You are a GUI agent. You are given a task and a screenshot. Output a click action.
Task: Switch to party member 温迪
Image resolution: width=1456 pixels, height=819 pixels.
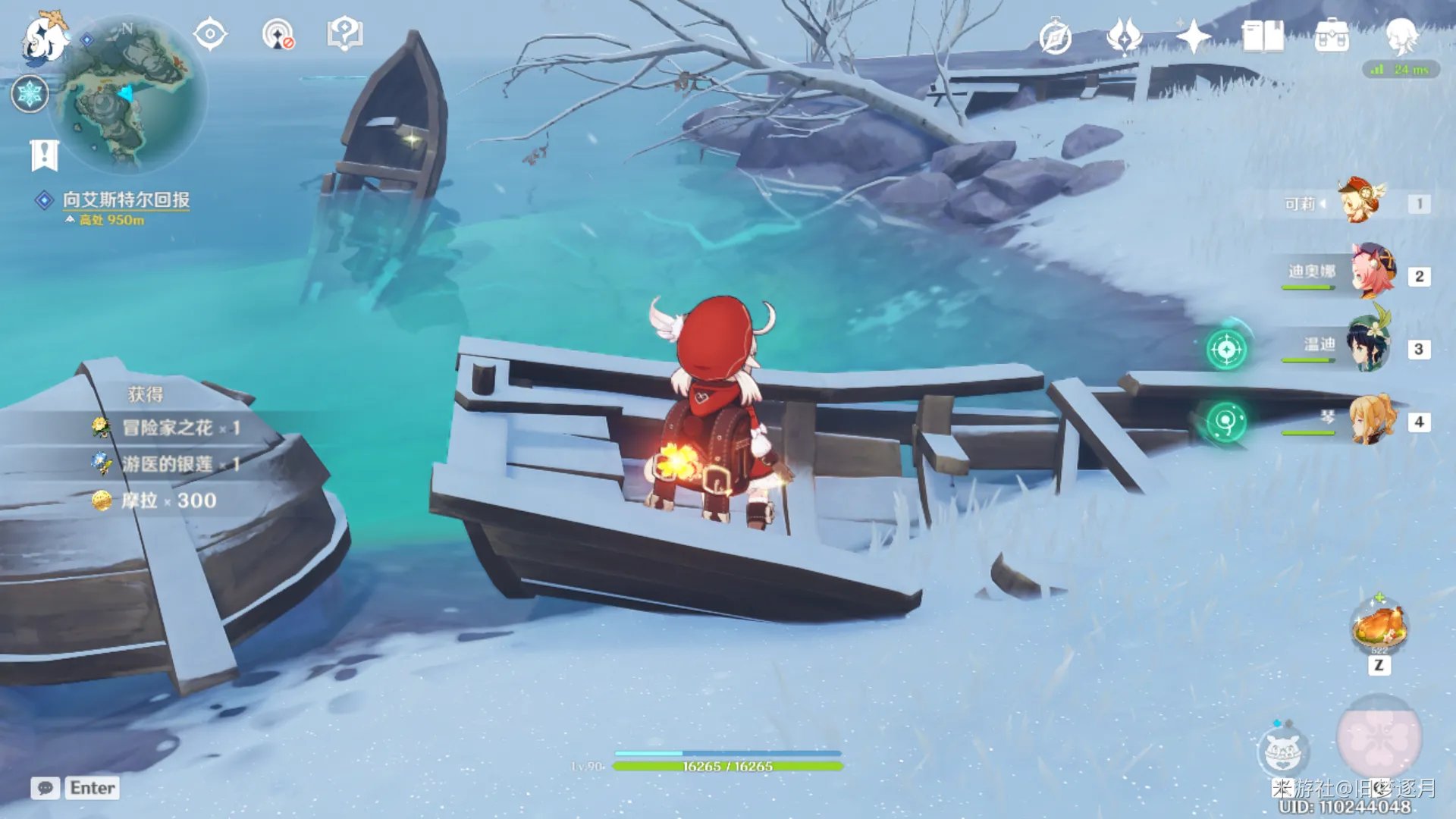pos(1370,346)
